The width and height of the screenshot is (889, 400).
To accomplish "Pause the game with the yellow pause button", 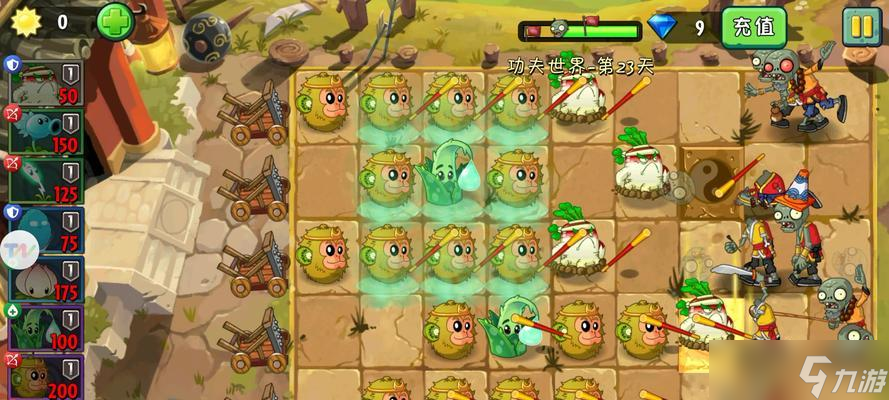I will pyautogui.click(x=860, y=26).
